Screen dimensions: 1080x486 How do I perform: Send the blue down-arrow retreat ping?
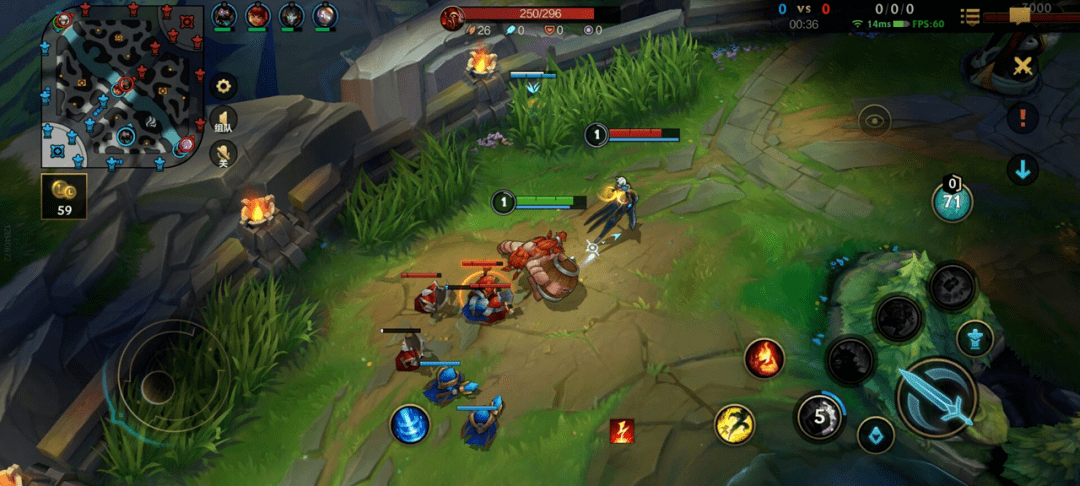point(1022,170)
